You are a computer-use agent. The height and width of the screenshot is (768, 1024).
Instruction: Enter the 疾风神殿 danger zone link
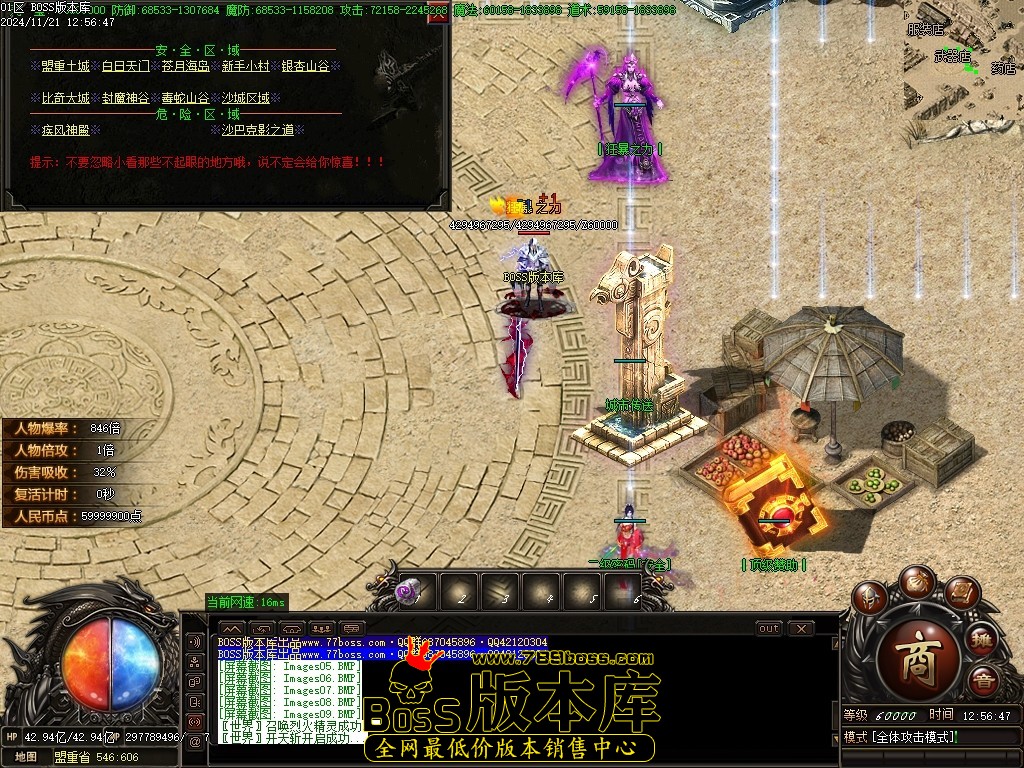[65, 130]
